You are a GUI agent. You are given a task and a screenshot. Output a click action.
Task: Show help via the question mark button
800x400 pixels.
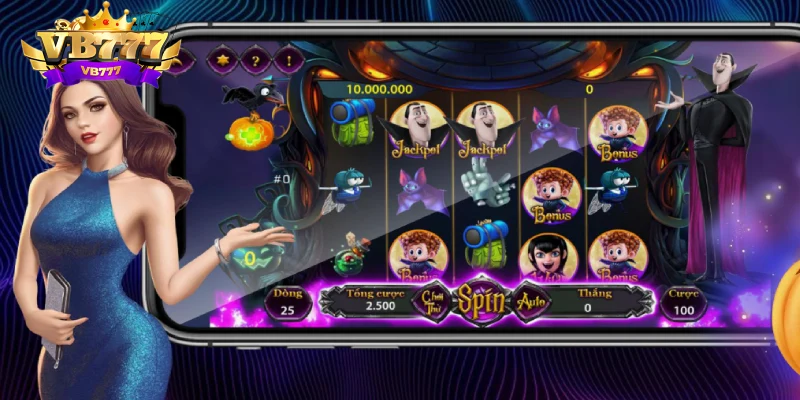pyautogui.click(x=256, y=62)
